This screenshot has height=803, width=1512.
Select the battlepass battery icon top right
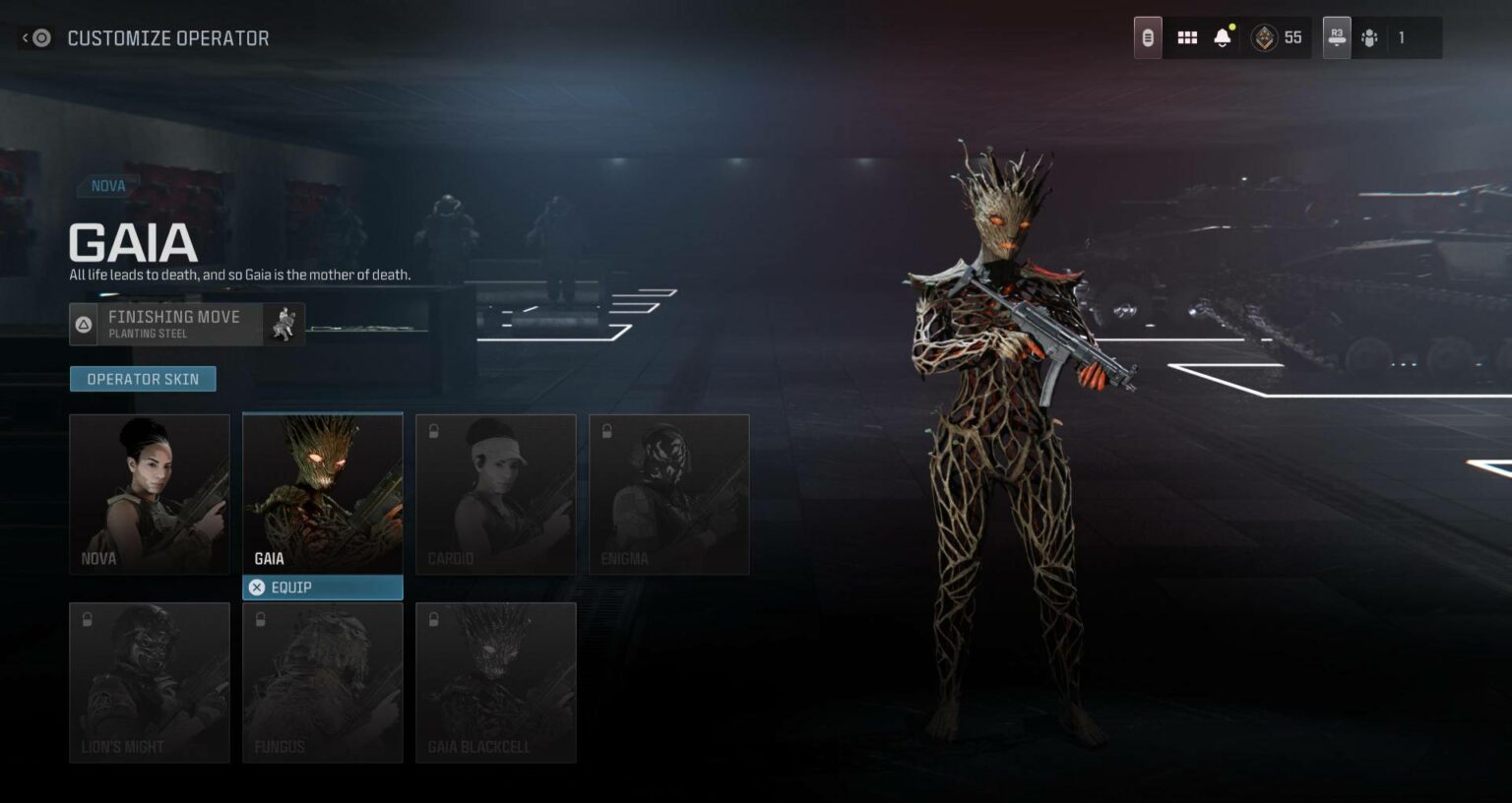(1146, 36)
